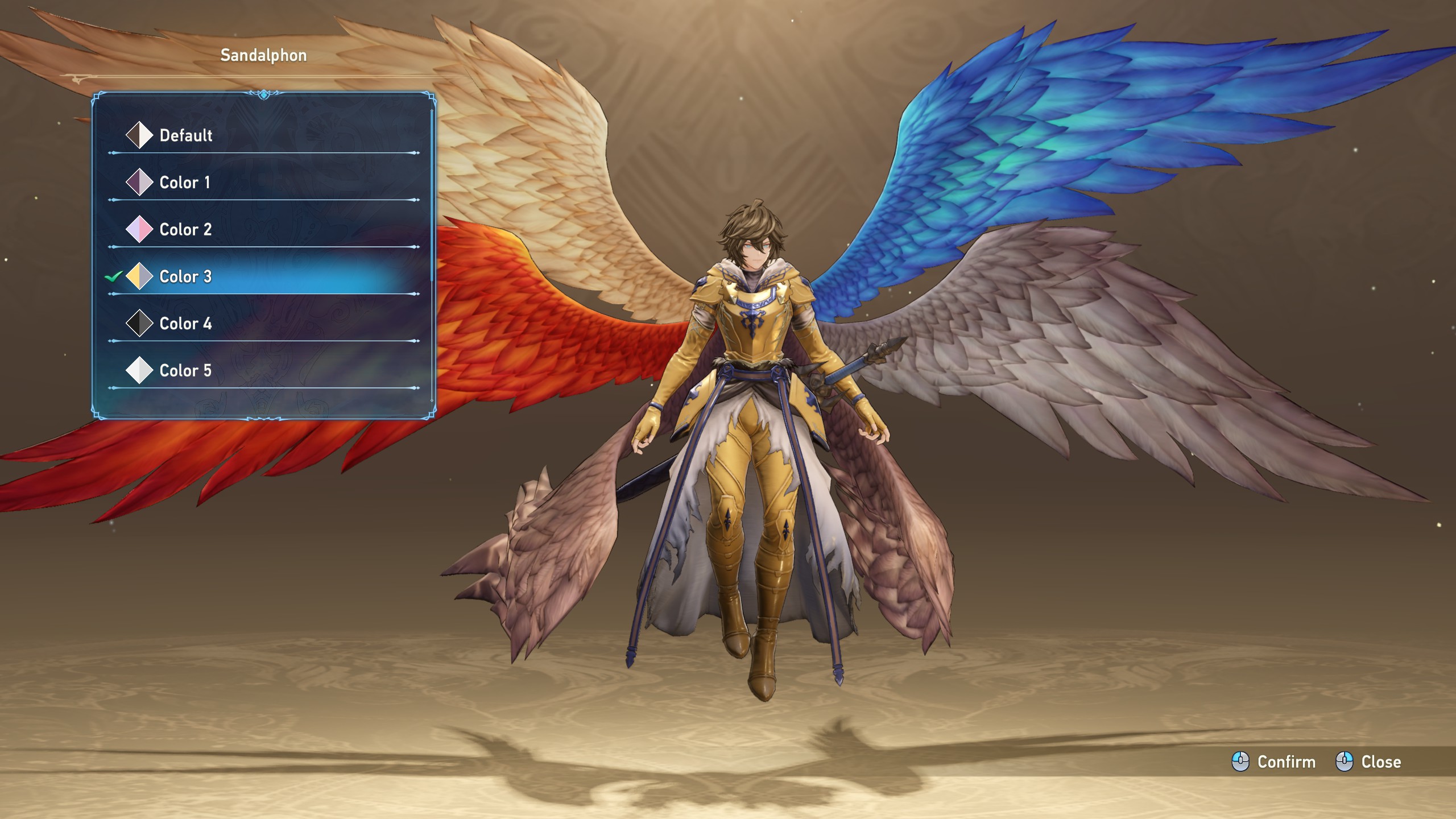Switch to Color 4 outfit
The width and height of the screenshot is (1456, 819).
(185, 324)
